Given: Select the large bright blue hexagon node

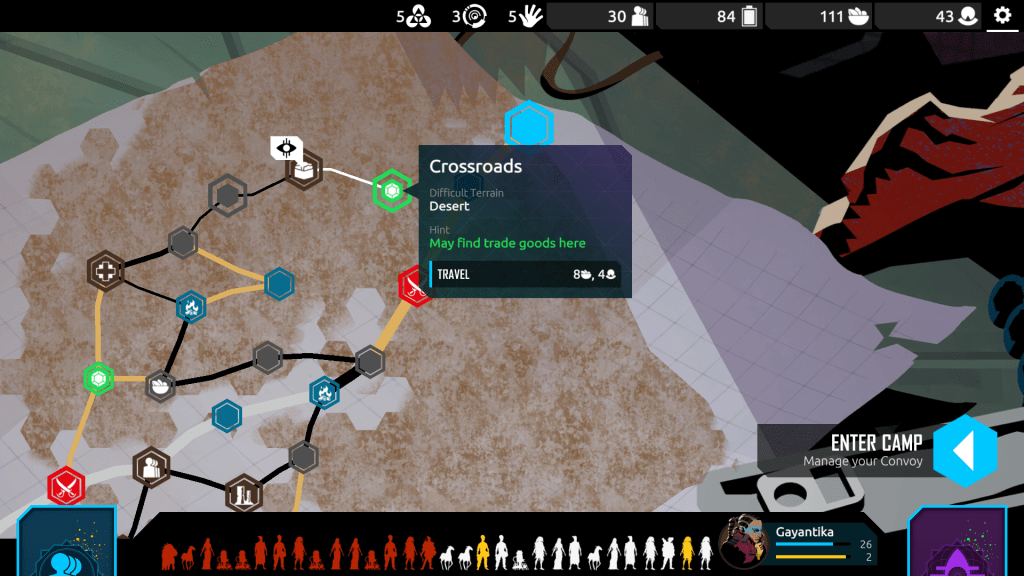Looking at the screenshot, I should tap(528, 127).
